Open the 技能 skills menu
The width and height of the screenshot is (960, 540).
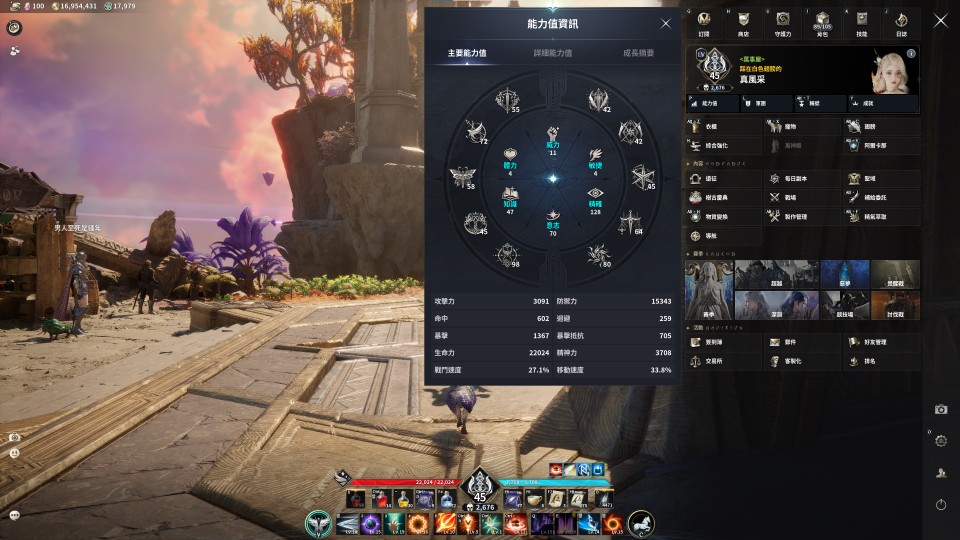point(862,22)
